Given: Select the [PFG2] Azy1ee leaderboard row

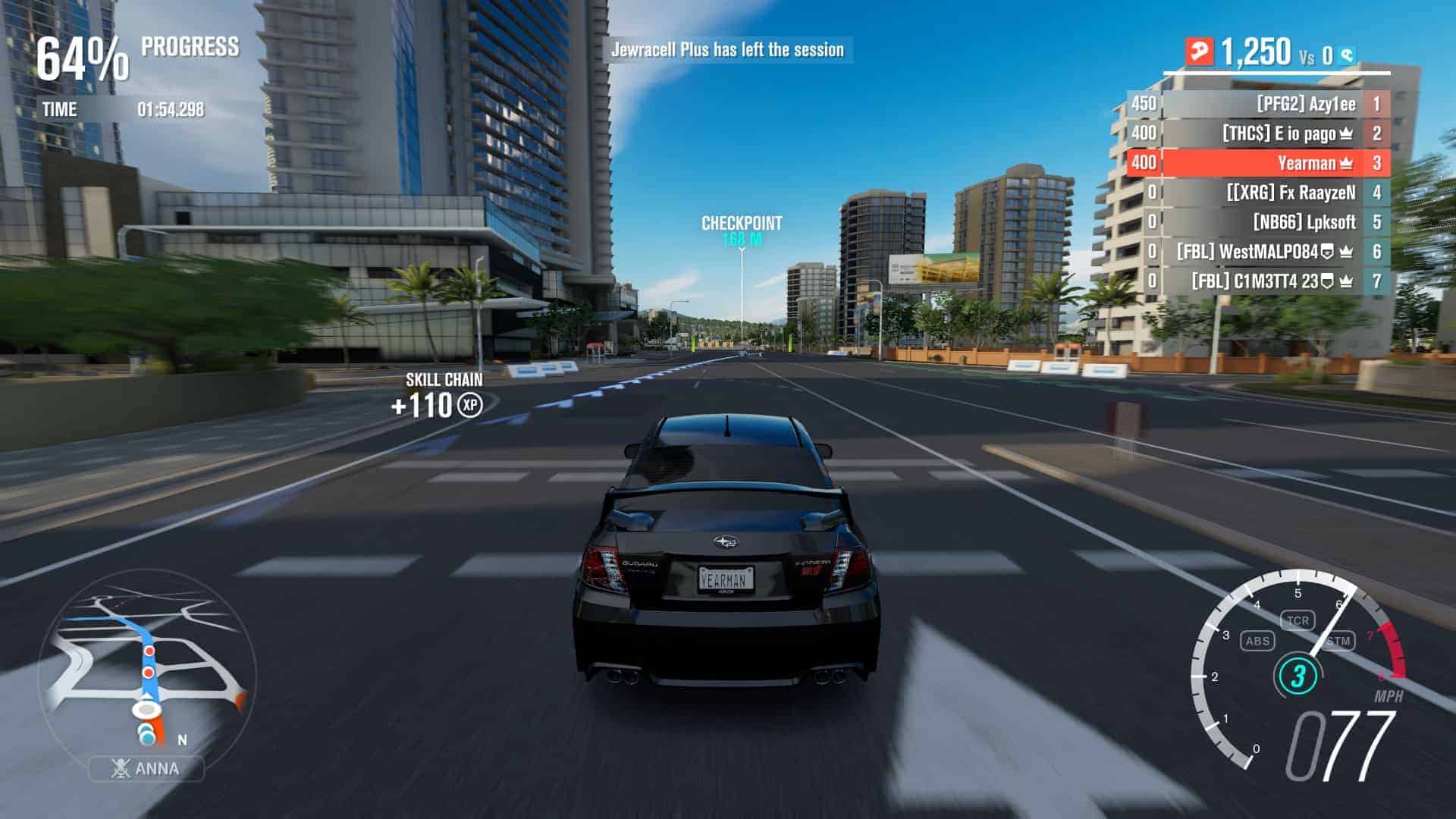Looking at the screenshot, I should pyautogui.click(x=1259, y=104).
